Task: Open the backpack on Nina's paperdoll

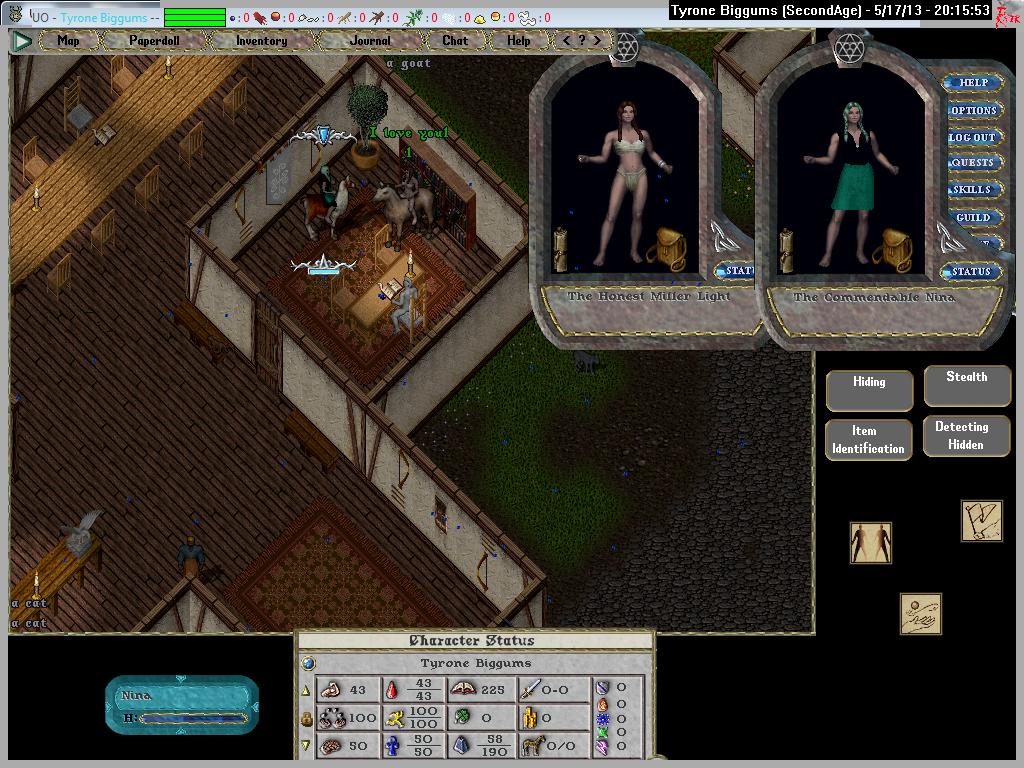Action: tap(890, 247)
